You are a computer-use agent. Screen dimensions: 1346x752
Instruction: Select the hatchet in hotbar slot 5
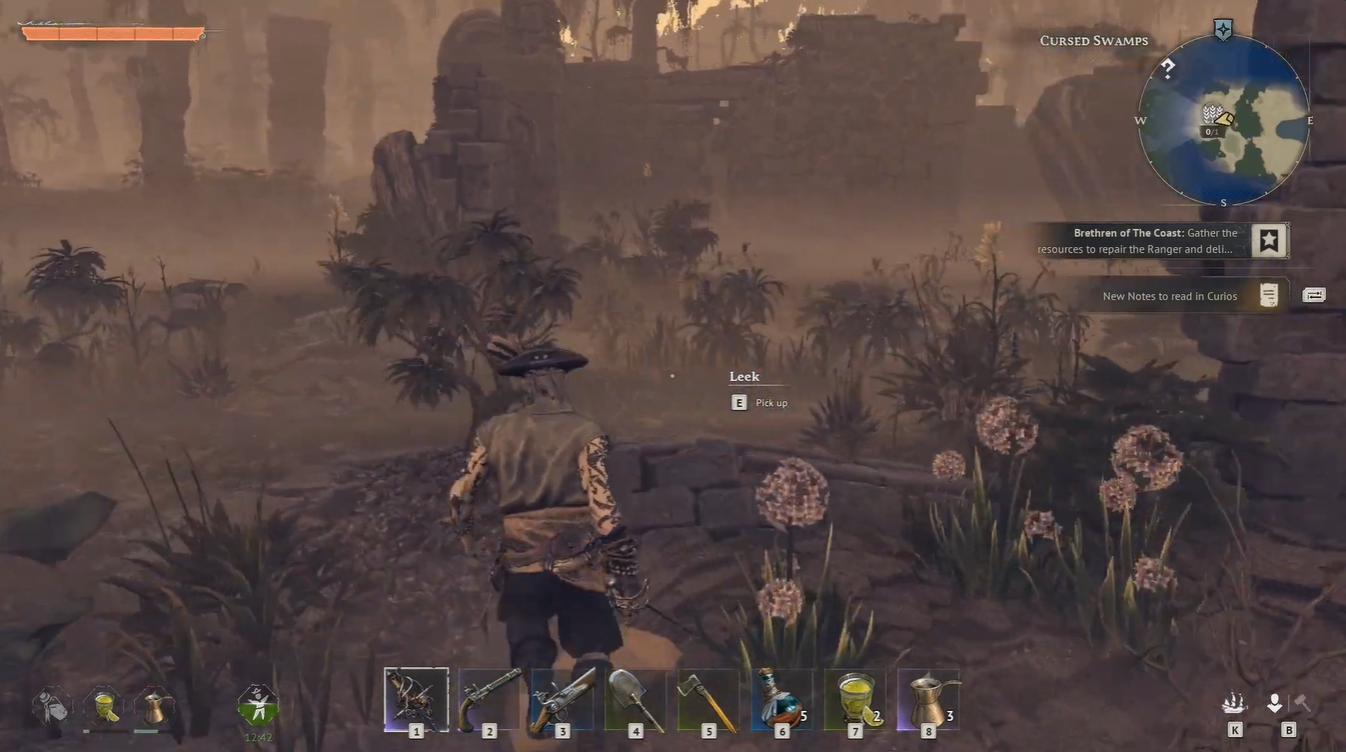coord(708,697)
